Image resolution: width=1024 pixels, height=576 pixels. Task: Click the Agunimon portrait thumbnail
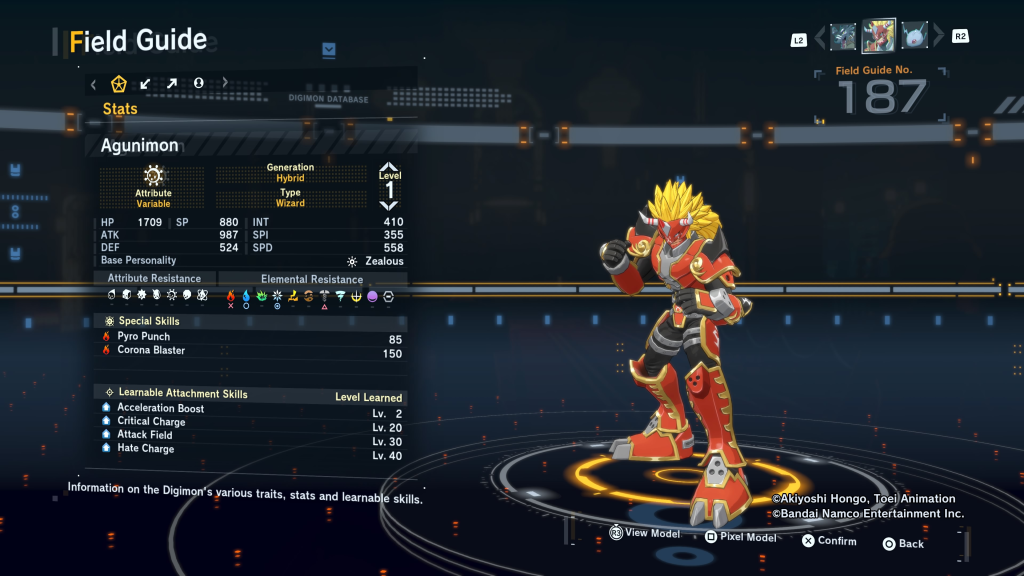point(878,36)
